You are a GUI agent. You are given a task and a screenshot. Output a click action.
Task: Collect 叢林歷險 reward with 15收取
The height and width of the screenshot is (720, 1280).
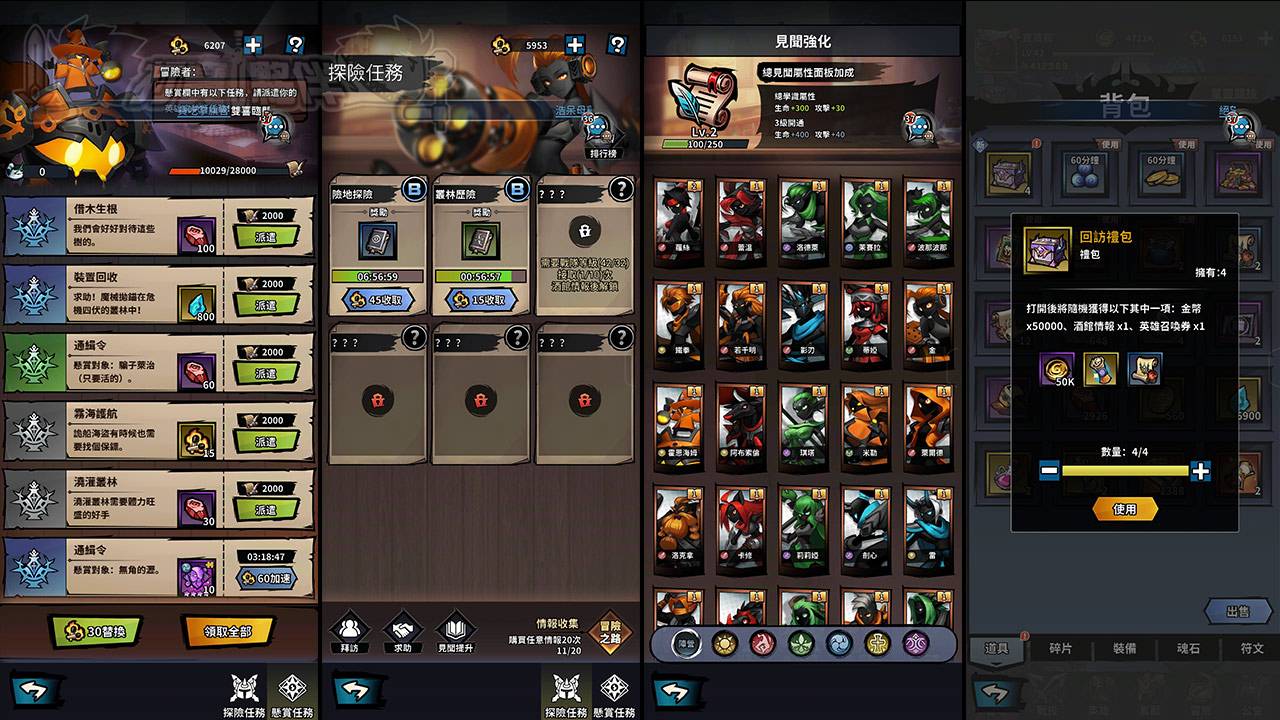(x=481, y=299)
